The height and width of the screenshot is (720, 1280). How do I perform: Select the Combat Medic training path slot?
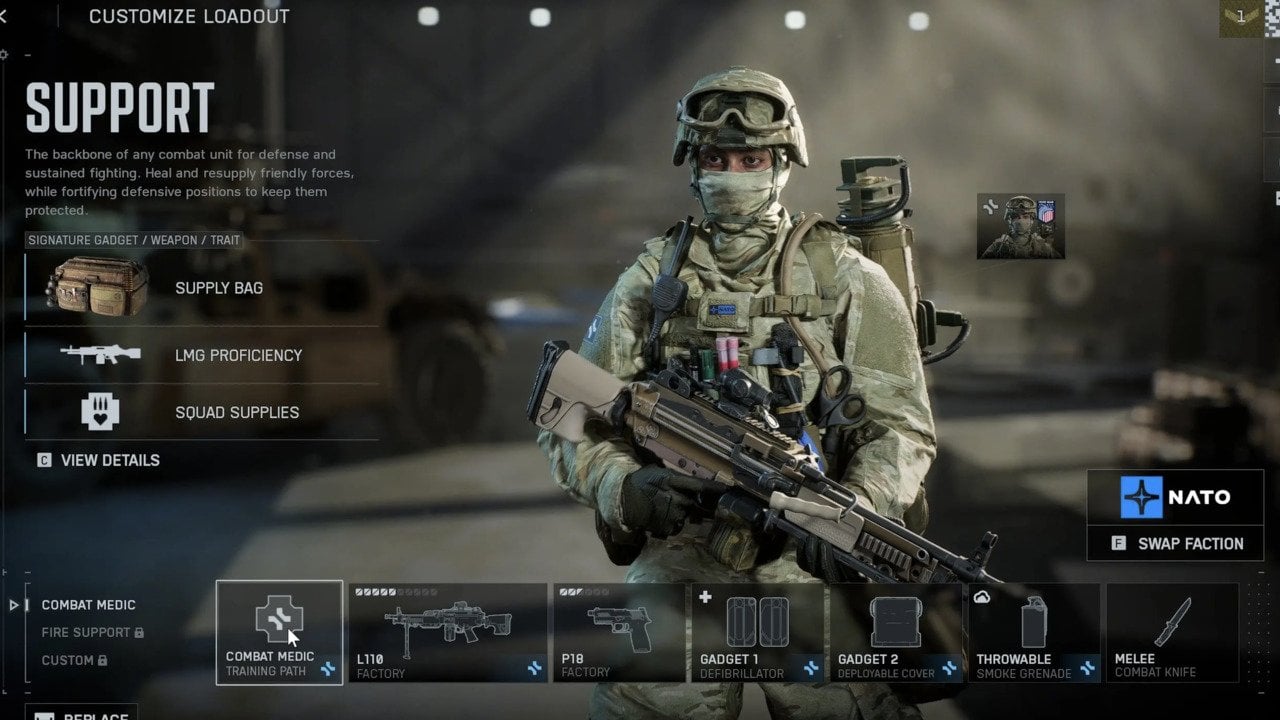click(279, 632)
